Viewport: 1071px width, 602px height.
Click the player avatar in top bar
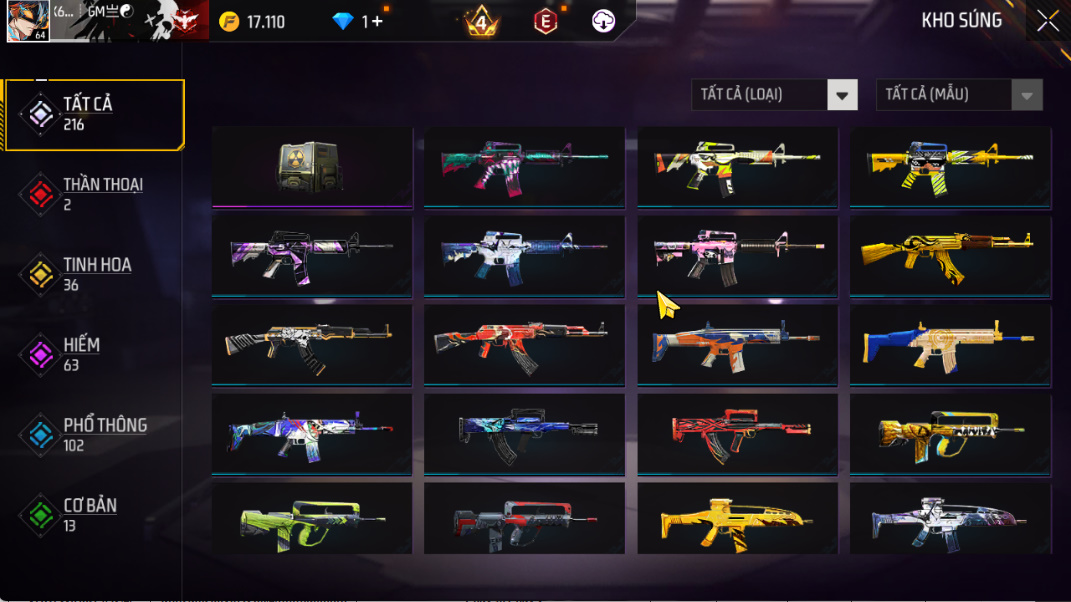click(27, 21)
